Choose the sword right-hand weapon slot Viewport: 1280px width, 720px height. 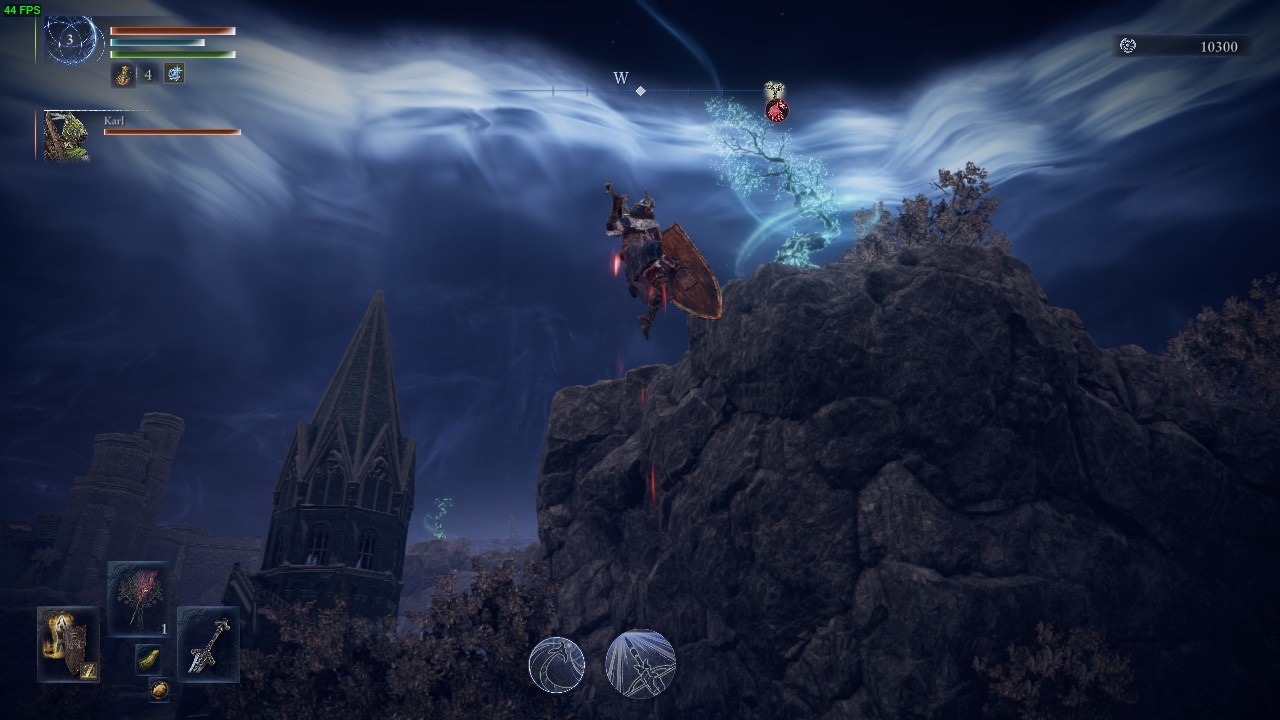208,644
